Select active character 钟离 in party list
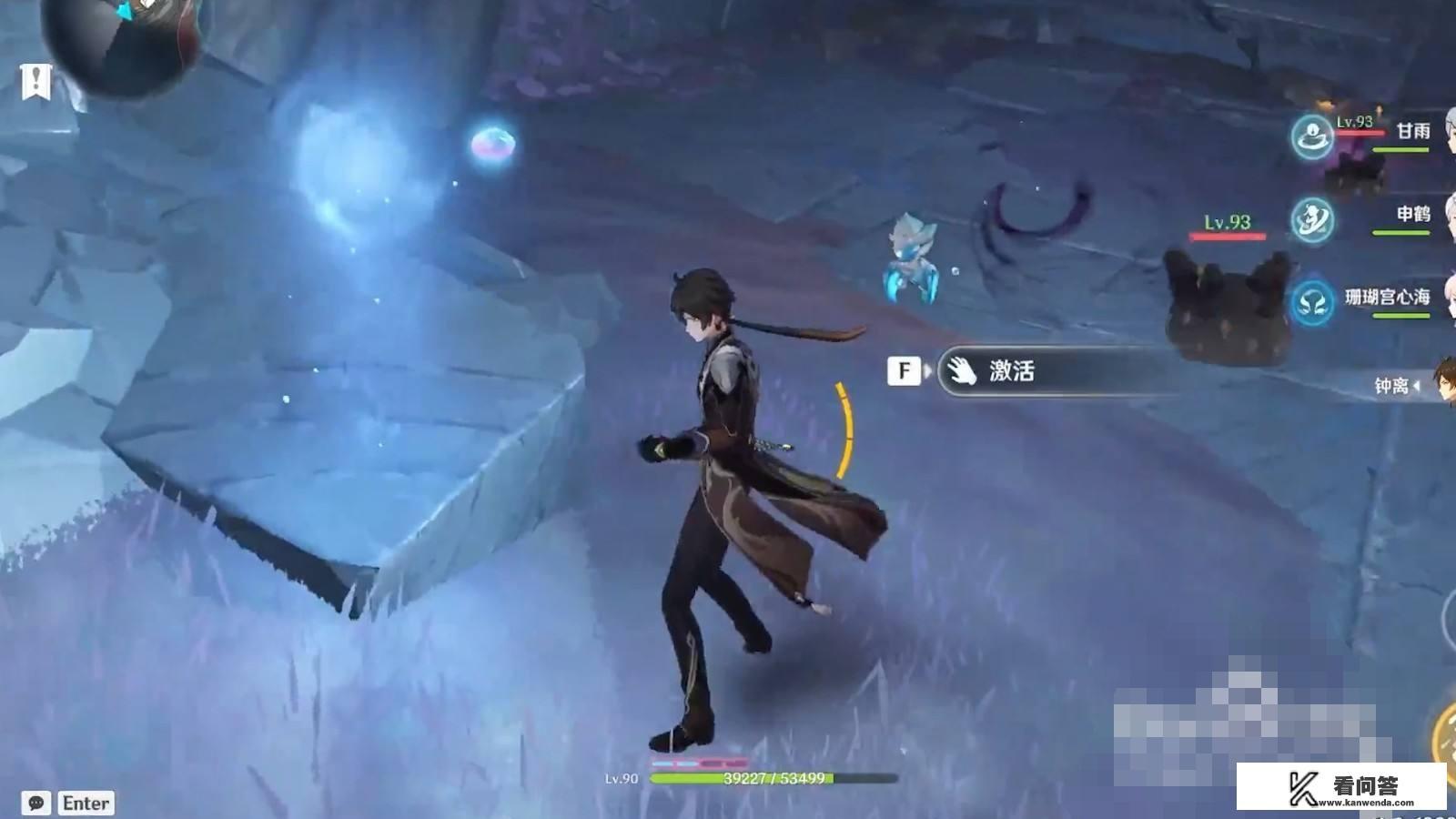The image size is (1456, 819). click(1392, 386)
